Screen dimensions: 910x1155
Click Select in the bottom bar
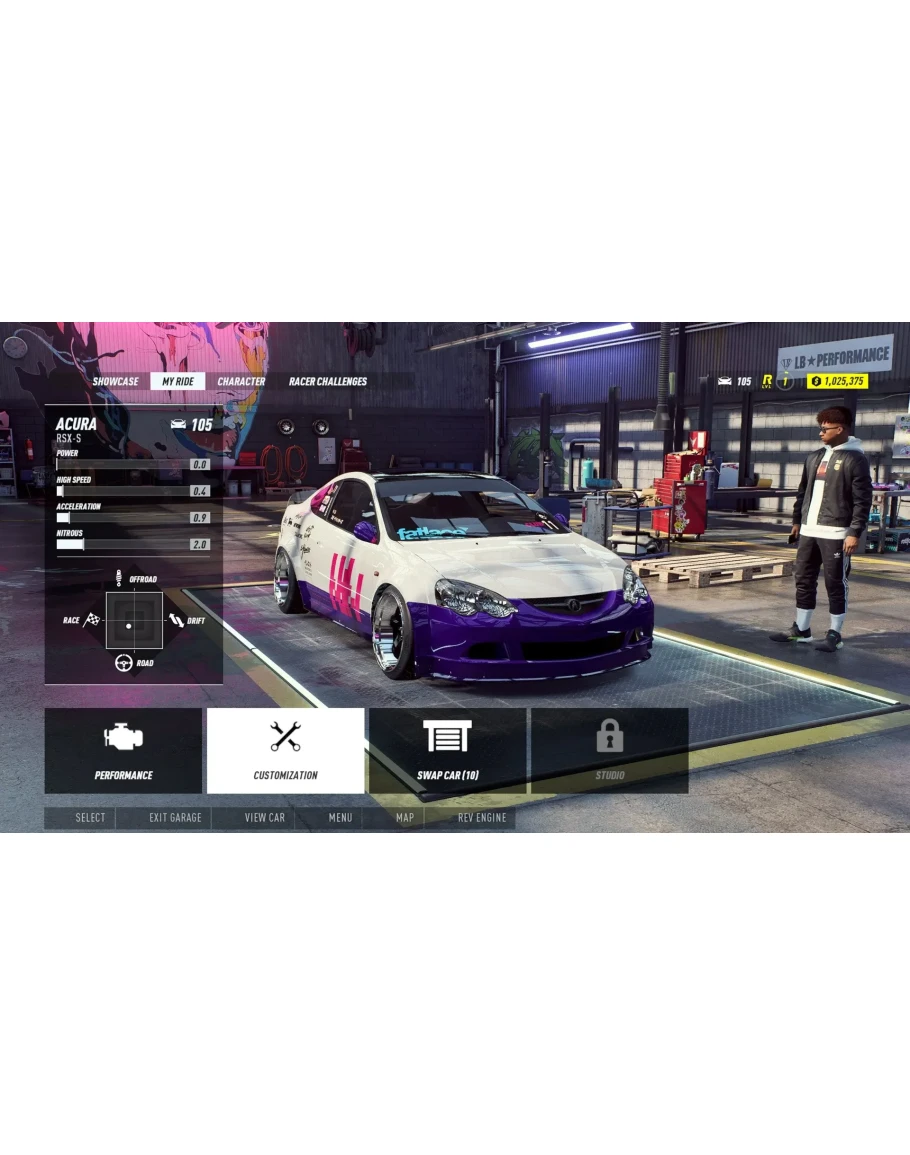pyautogui.click(x=90, y=818)
